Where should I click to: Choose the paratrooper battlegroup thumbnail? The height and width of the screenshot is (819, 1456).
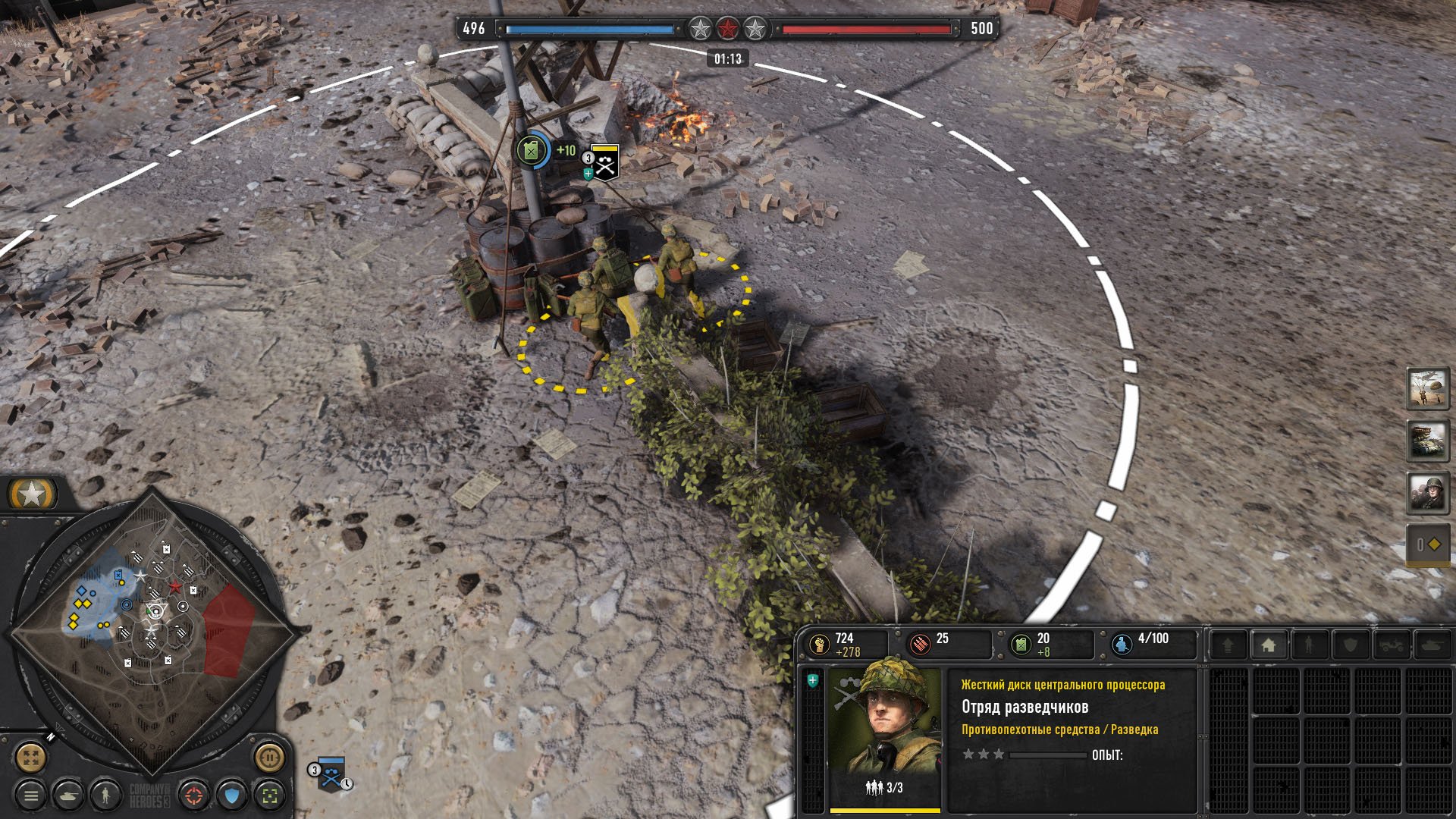click(x=1428, y=388)
